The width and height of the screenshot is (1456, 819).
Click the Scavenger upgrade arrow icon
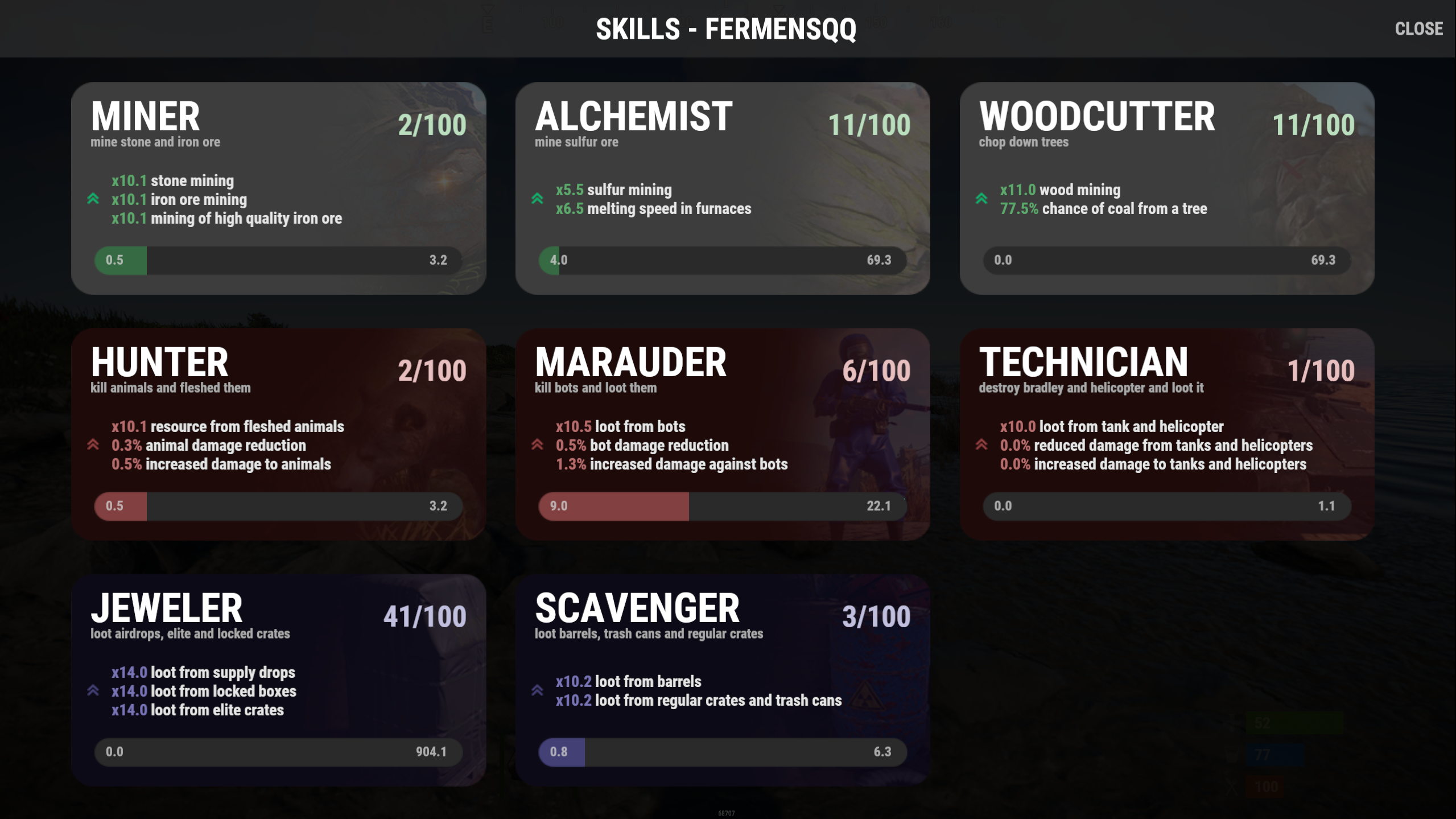537,690
